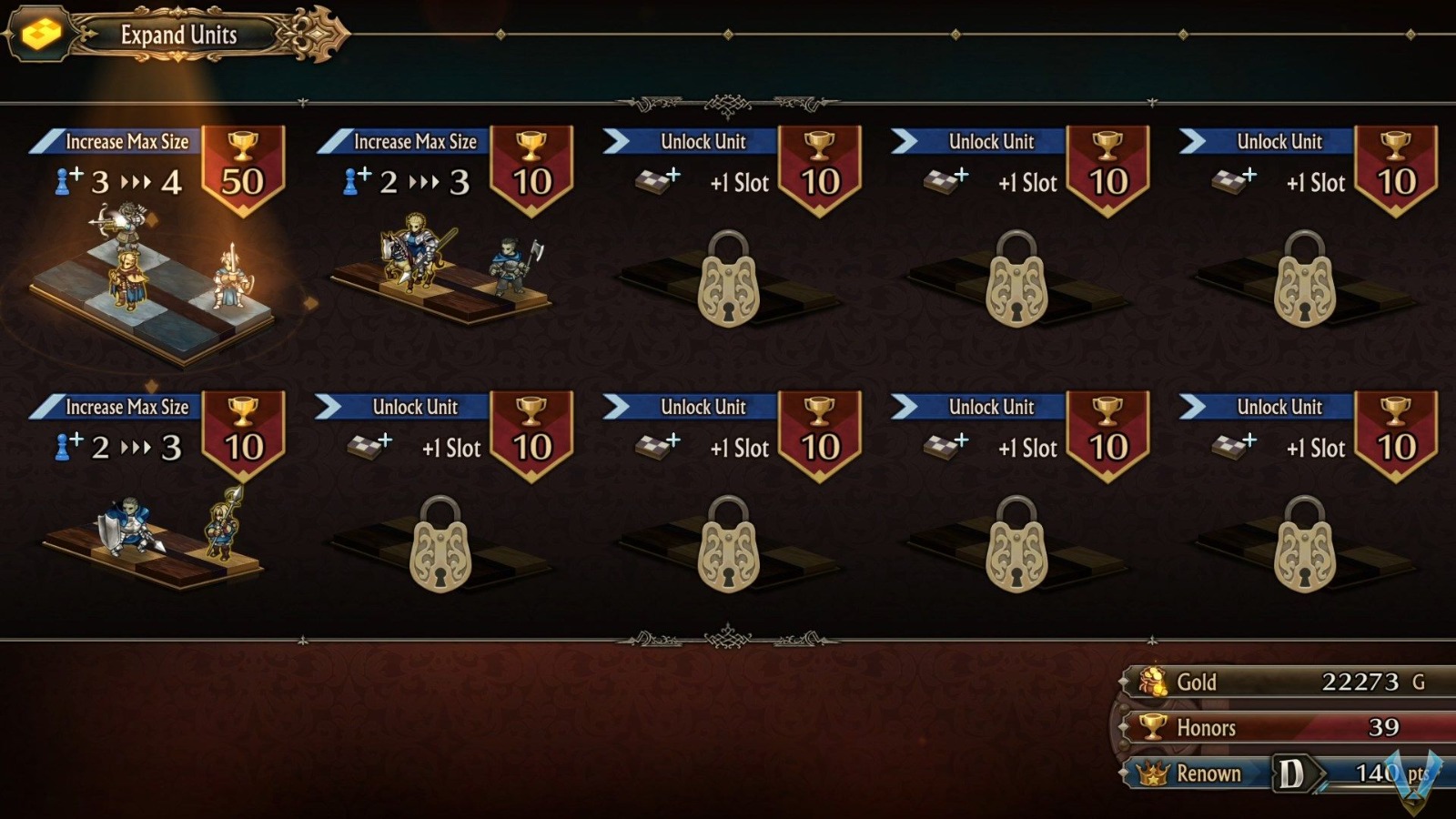Select the 50-trophy Increase Max Size upgrade
Viewport: 1456px width, 819px height.
(127, 141)
